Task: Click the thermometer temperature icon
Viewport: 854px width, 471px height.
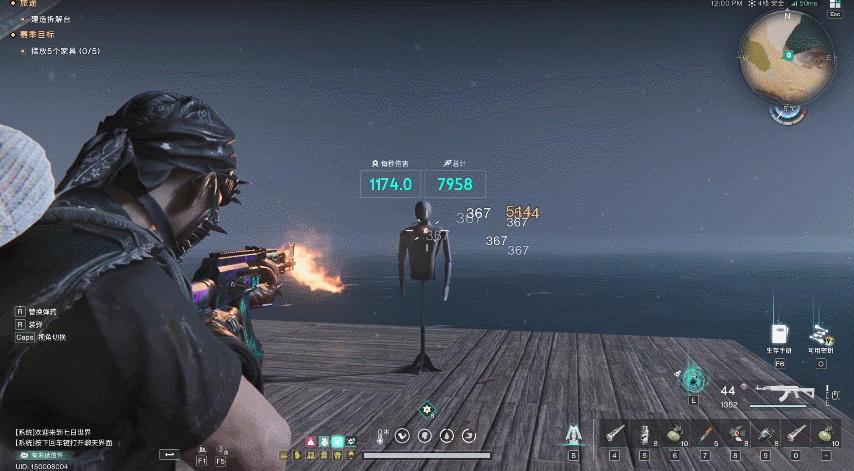Action: coord(380,436)
